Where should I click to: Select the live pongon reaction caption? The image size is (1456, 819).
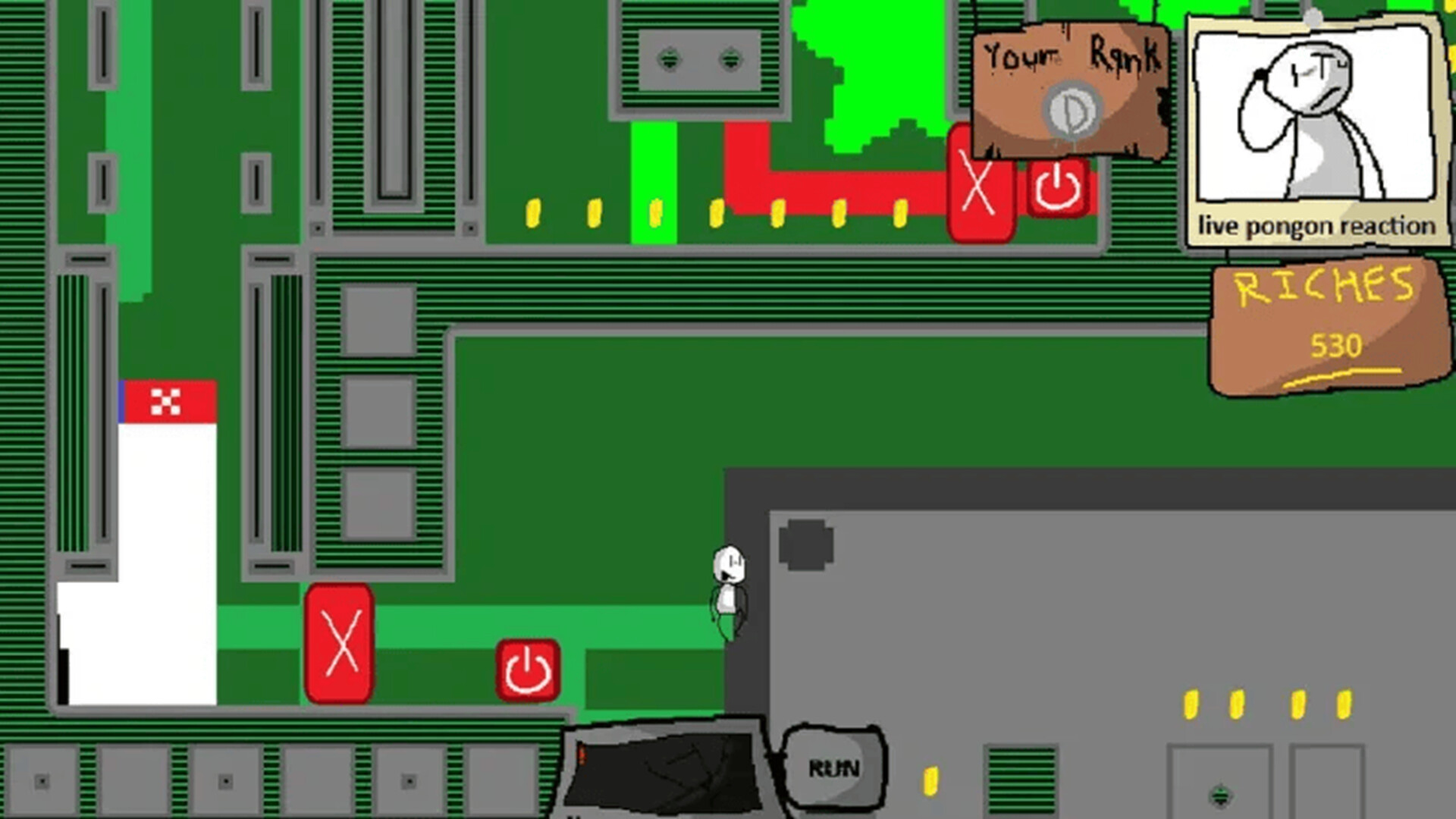(x=1317, y=225)
